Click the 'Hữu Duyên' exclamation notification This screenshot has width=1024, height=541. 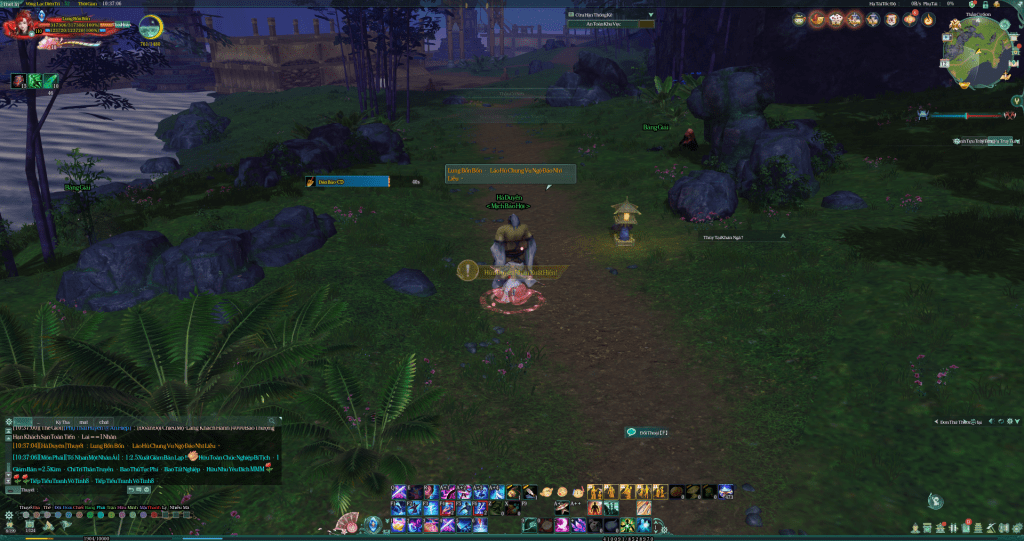coord(467,270)
